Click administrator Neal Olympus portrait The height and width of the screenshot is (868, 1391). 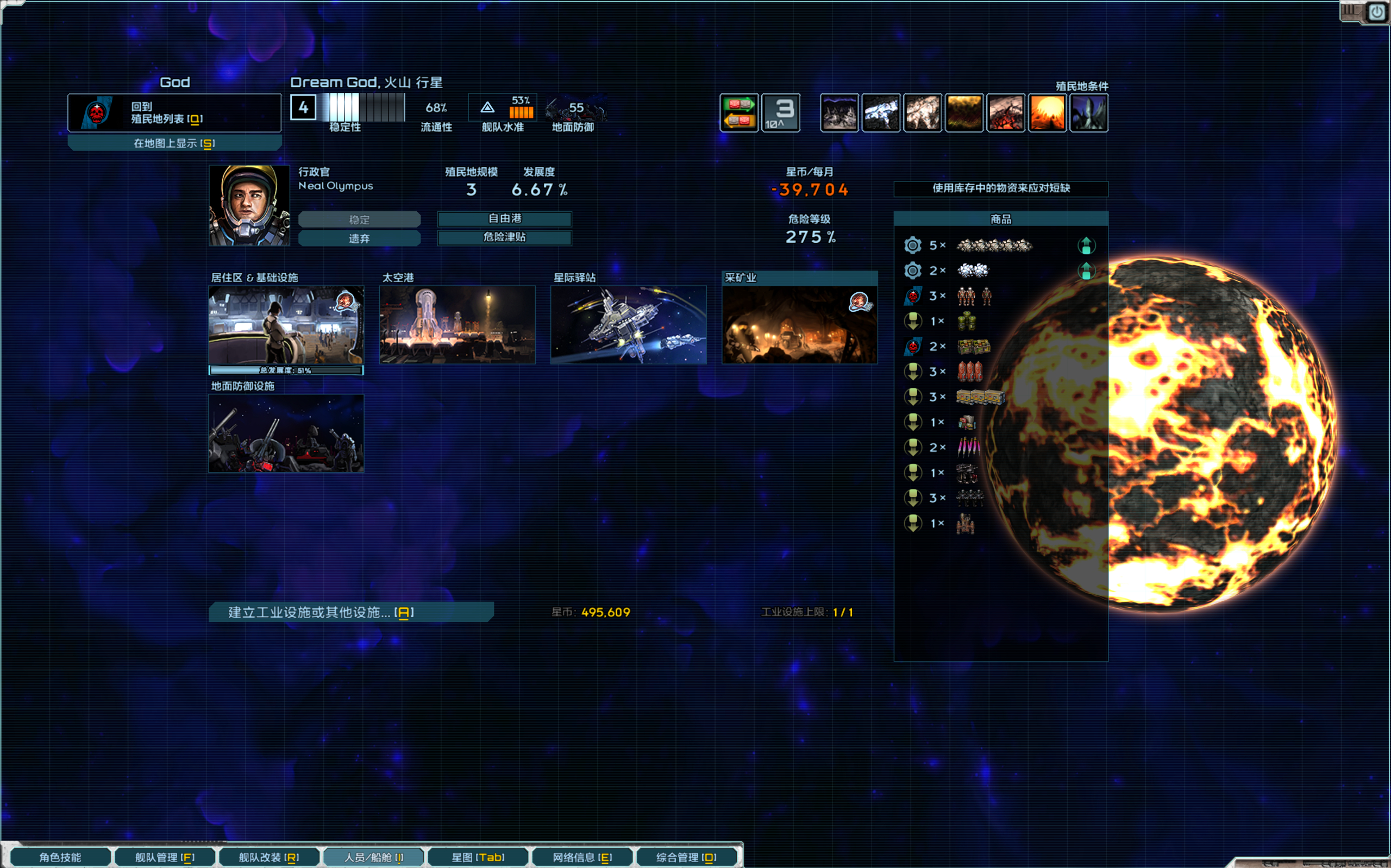tap(249, 205)
